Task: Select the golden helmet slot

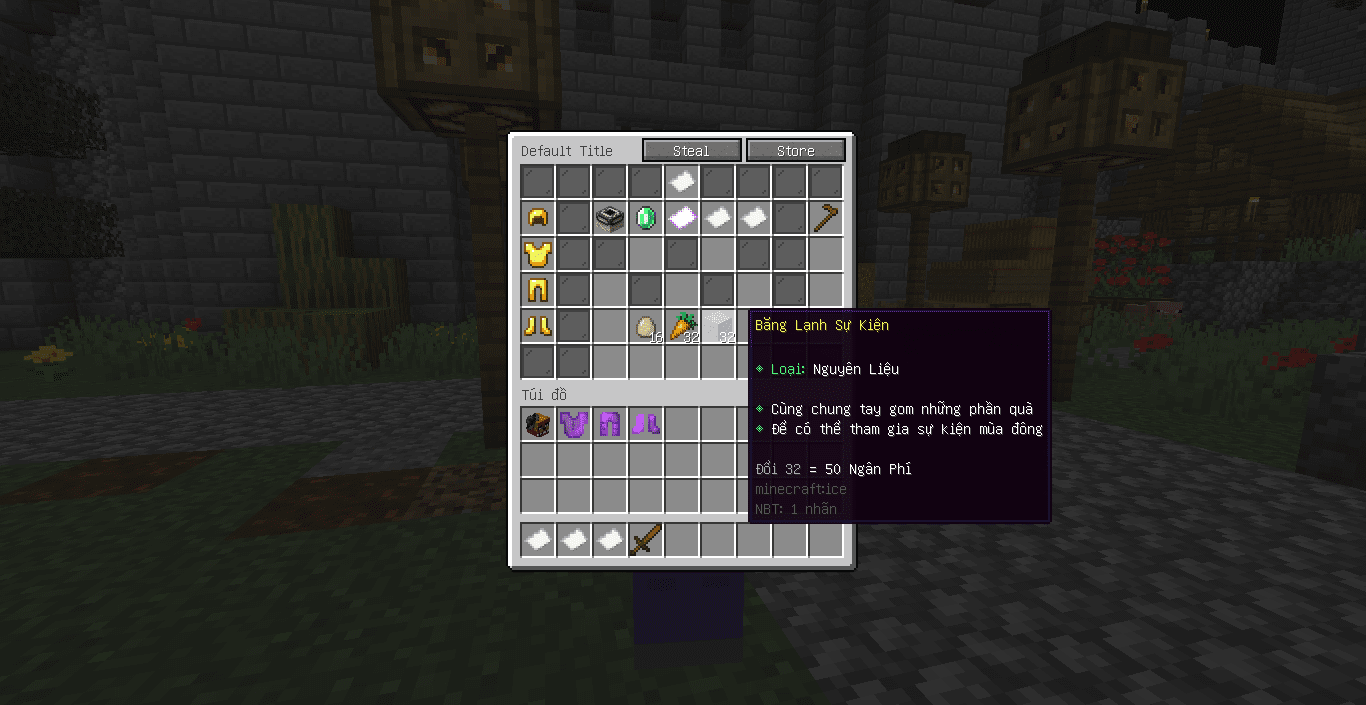Action: point(538,218)
